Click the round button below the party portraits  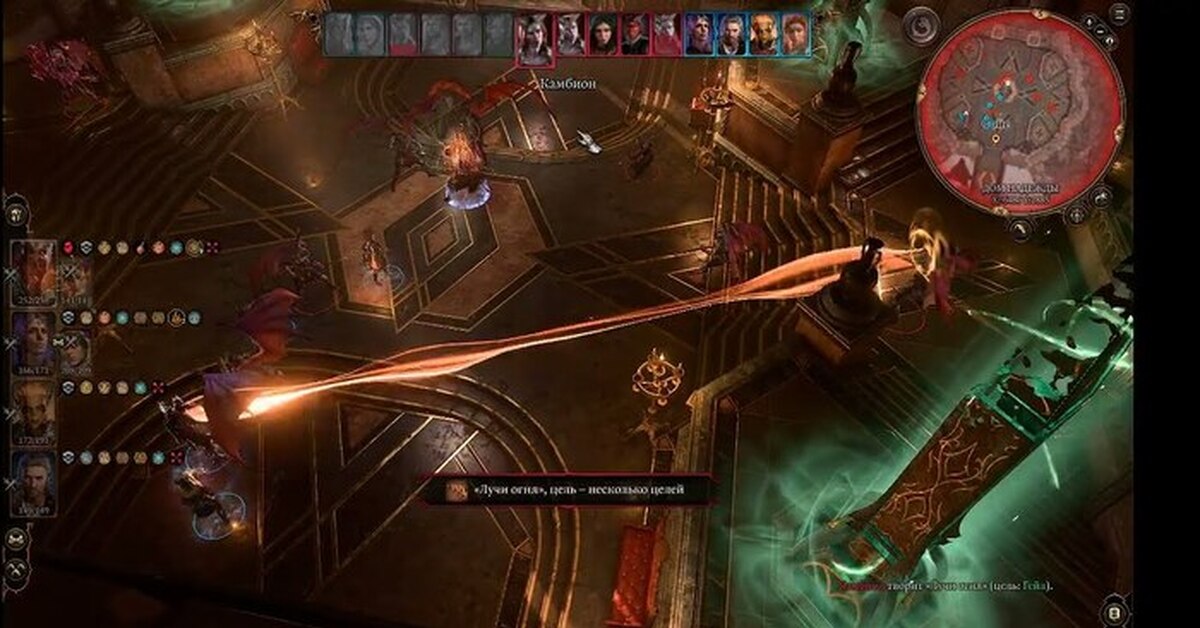[x=16, y=539]
